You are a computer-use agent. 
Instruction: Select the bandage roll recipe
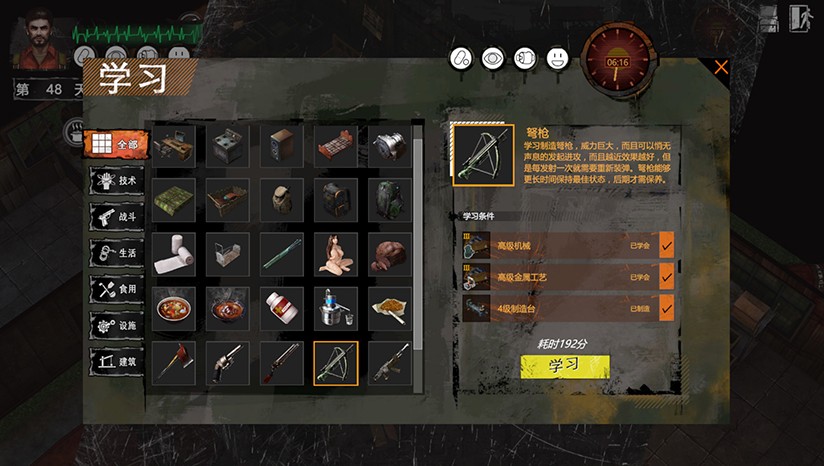(174, 254)
